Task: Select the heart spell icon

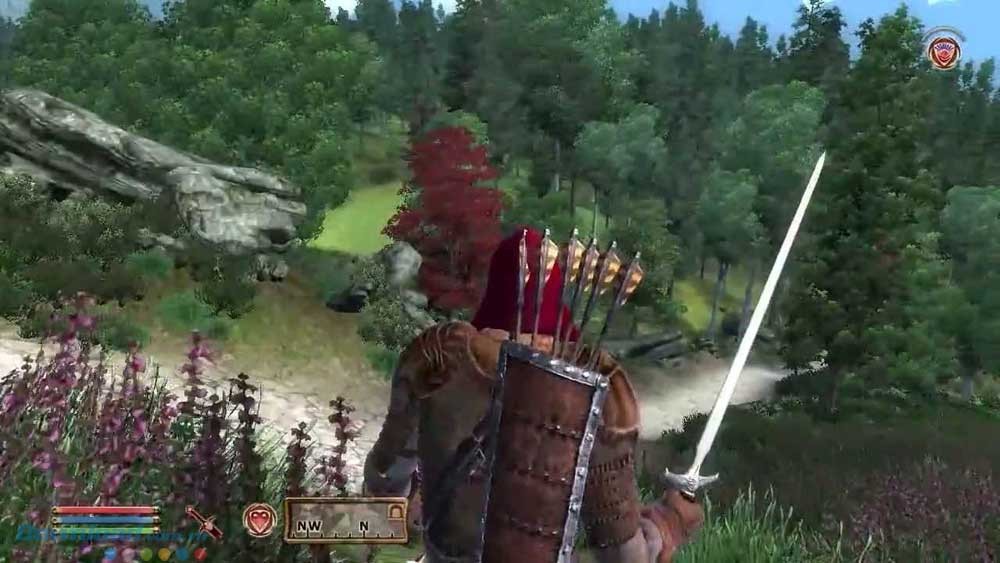Action: [259, 520]
